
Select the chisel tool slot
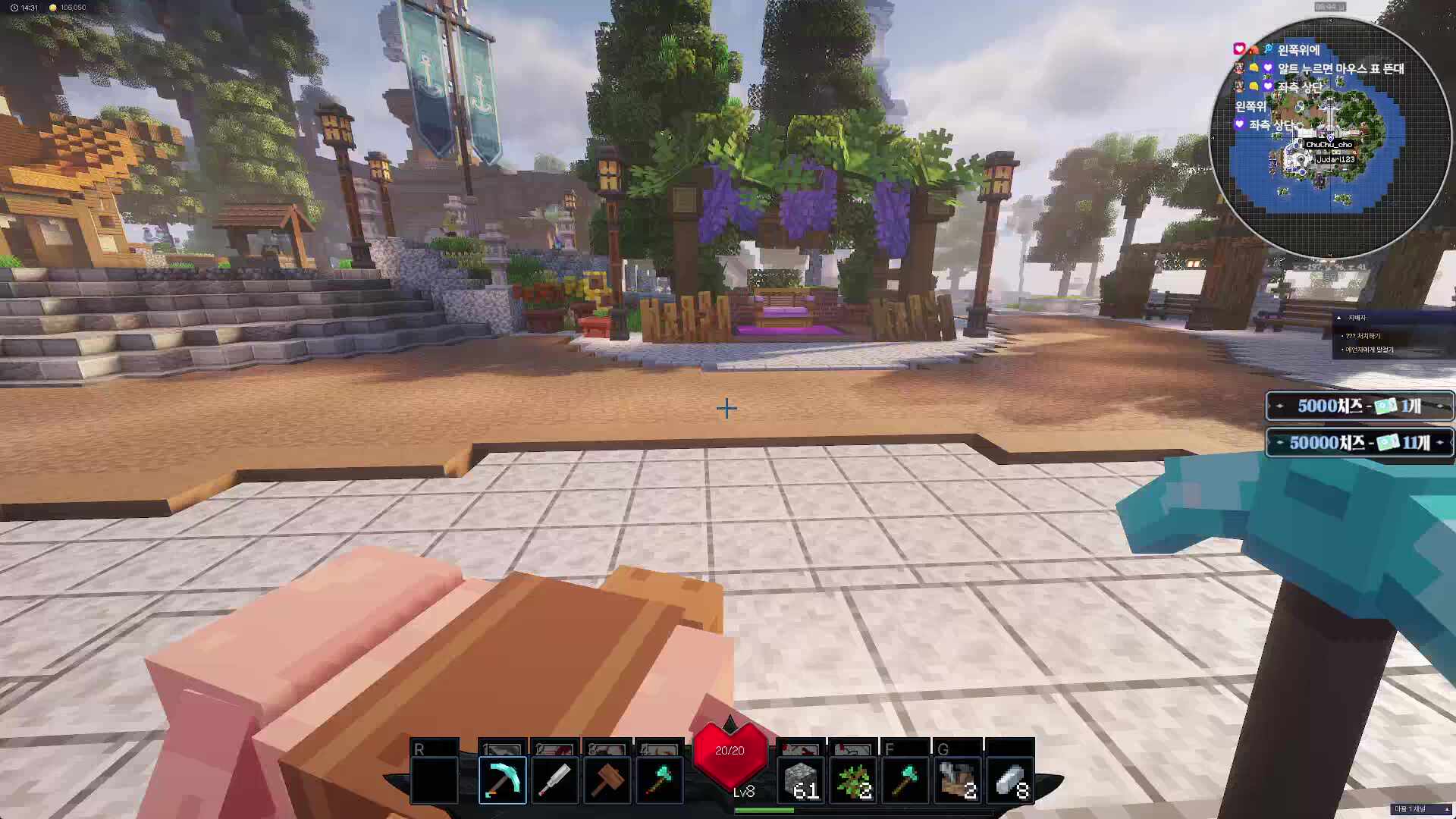click(554, 780)
